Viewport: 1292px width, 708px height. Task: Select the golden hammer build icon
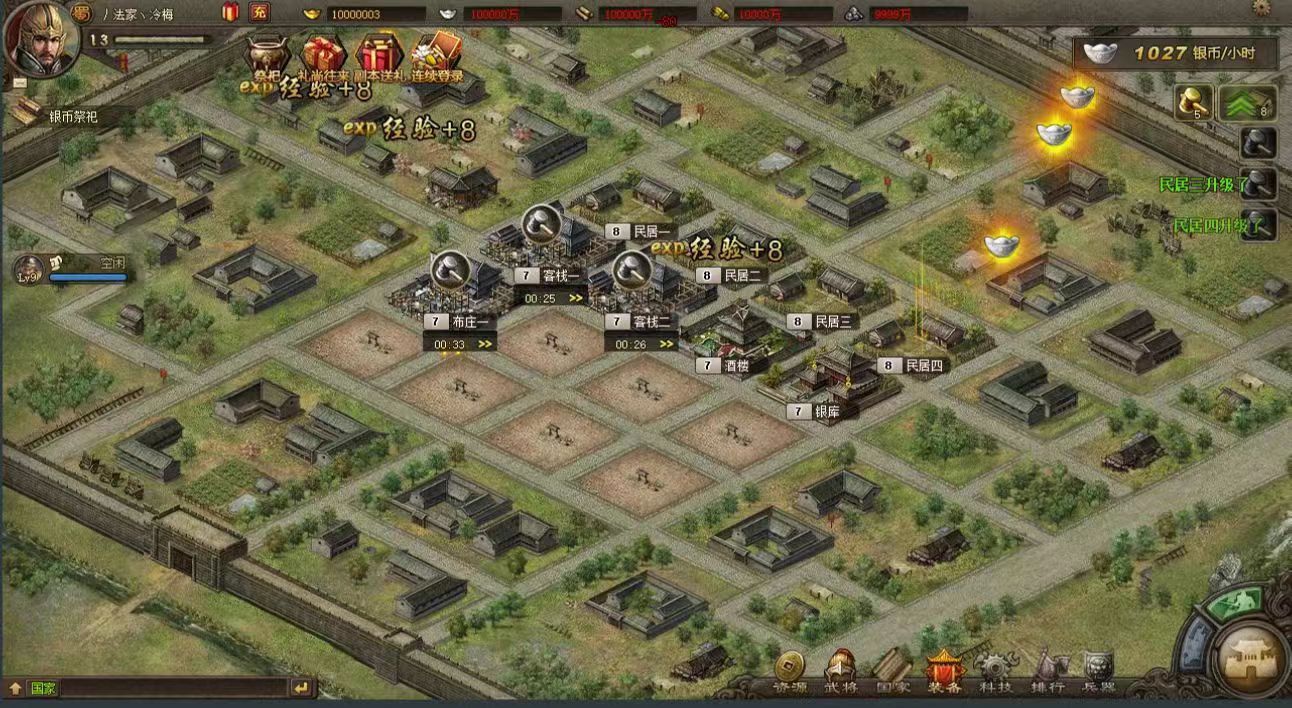click(x=1194, y=103)
